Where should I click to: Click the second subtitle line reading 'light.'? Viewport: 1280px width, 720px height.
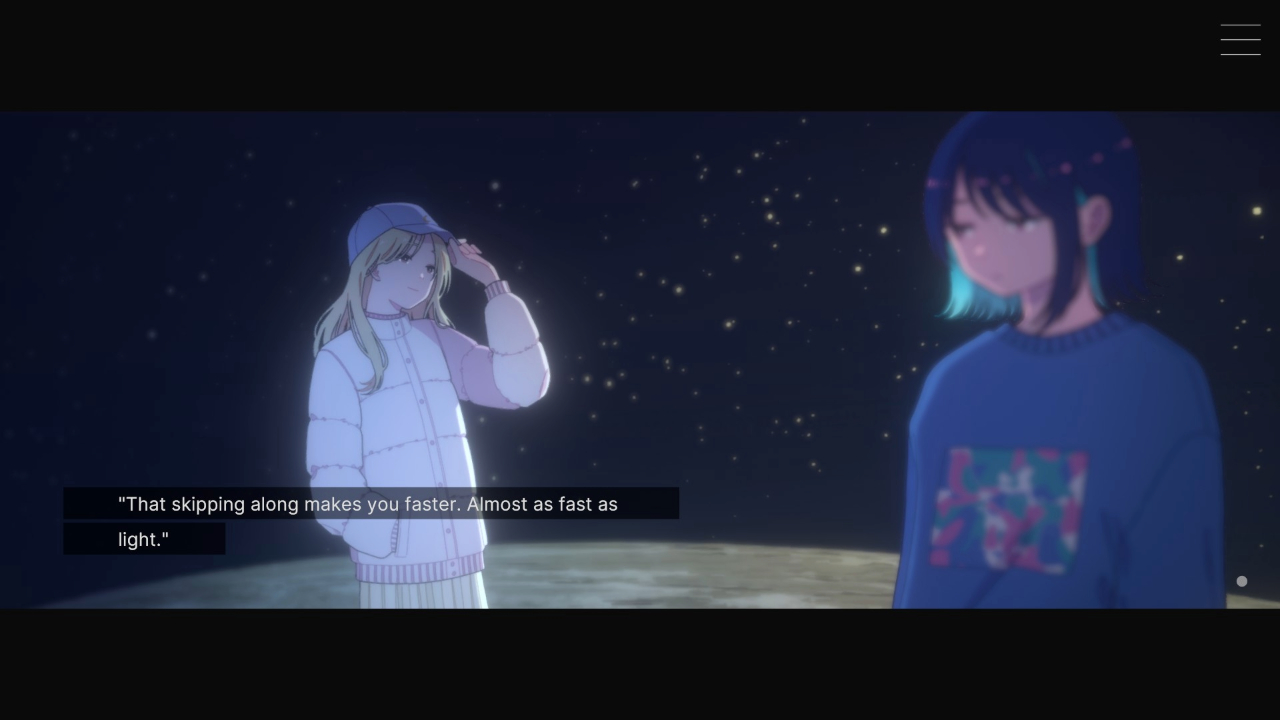pos(145,539)
